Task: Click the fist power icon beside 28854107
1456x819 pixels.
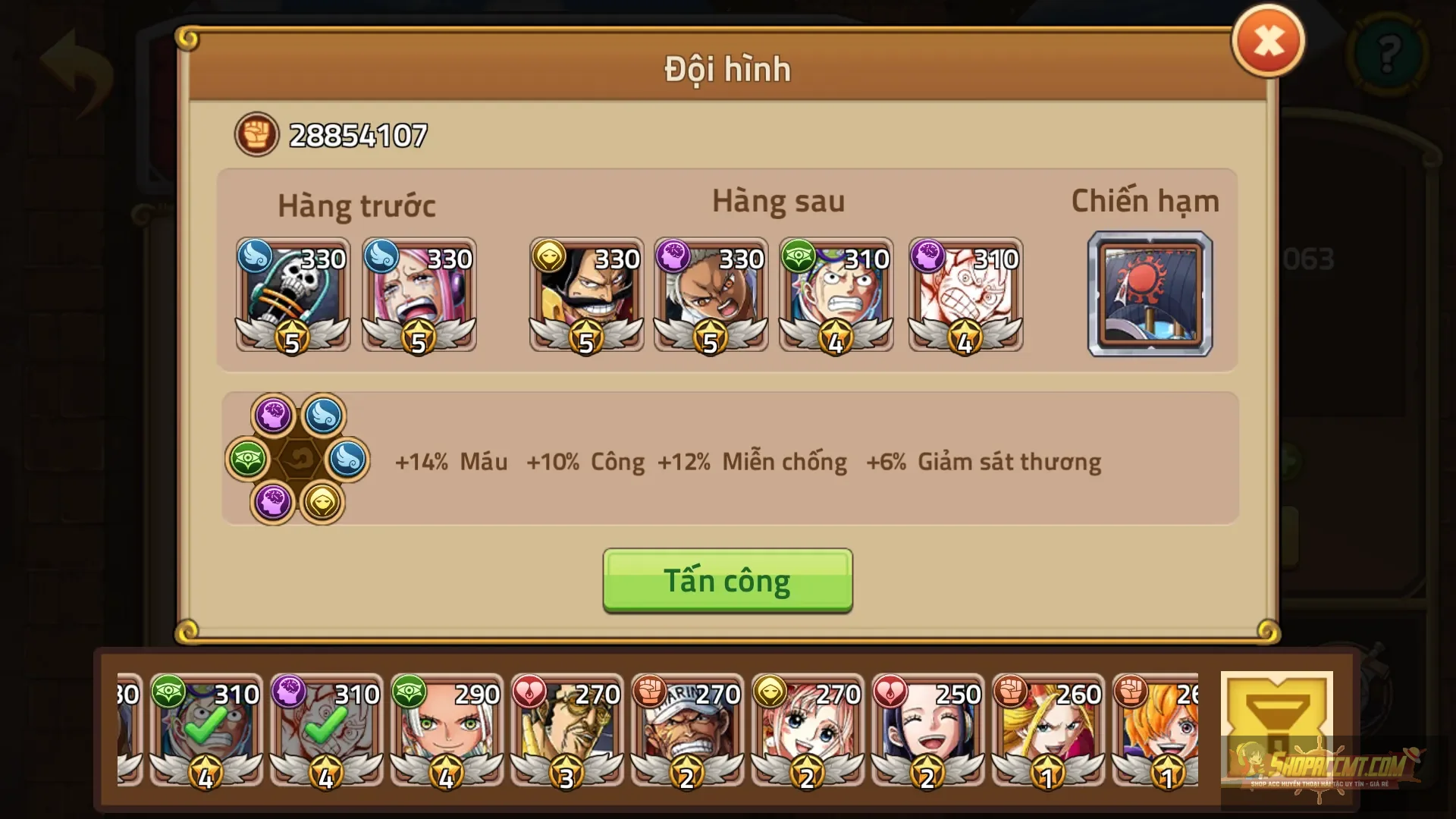Action: point(256,136)
